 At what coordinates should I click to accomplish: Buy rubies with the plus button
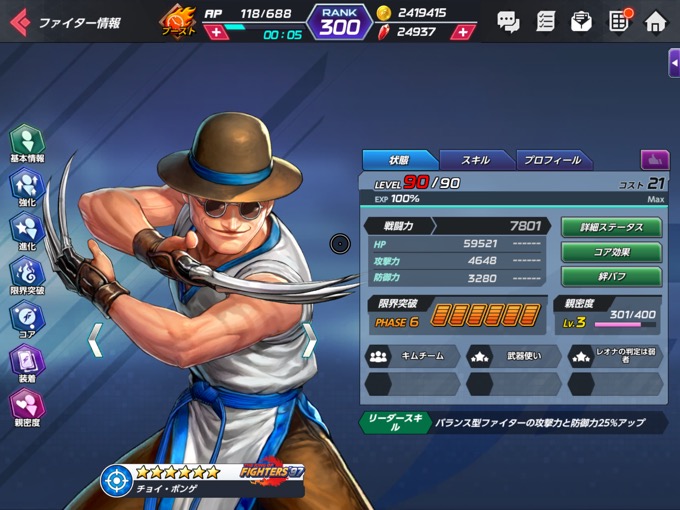tap(461, 32)
